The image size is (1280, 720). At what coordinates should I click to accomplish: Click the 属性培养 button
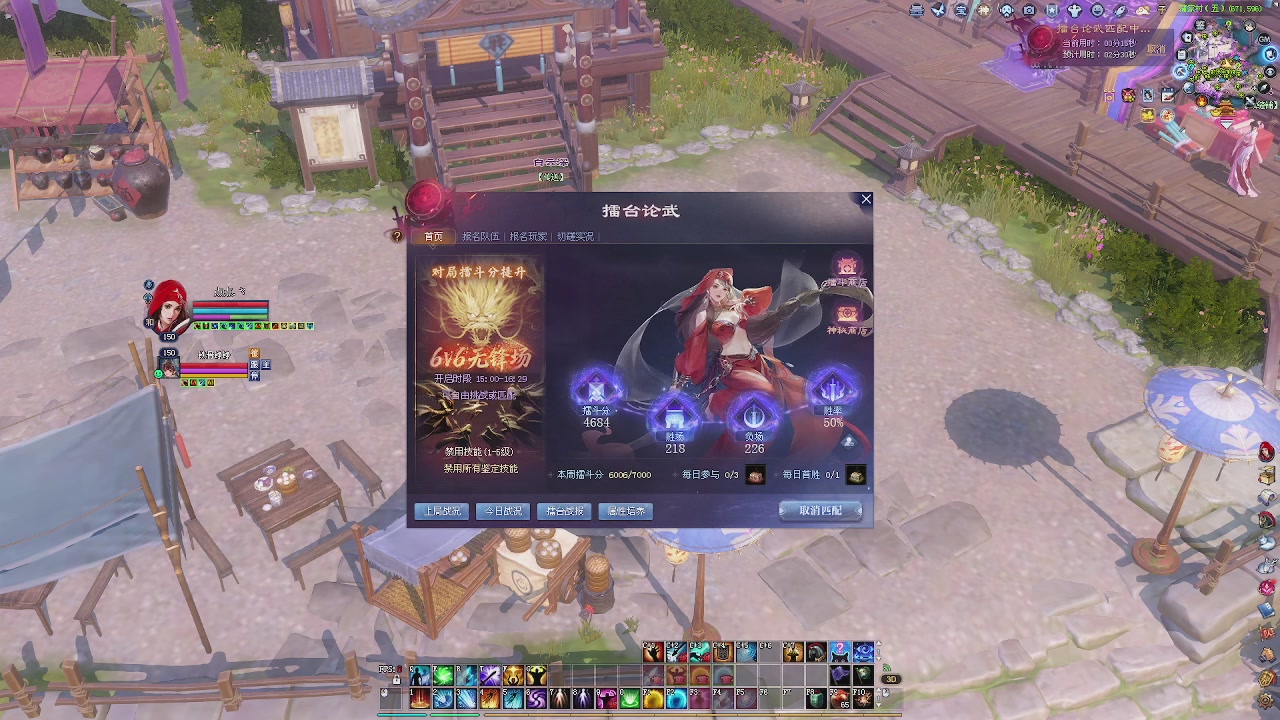pos(625,511)
